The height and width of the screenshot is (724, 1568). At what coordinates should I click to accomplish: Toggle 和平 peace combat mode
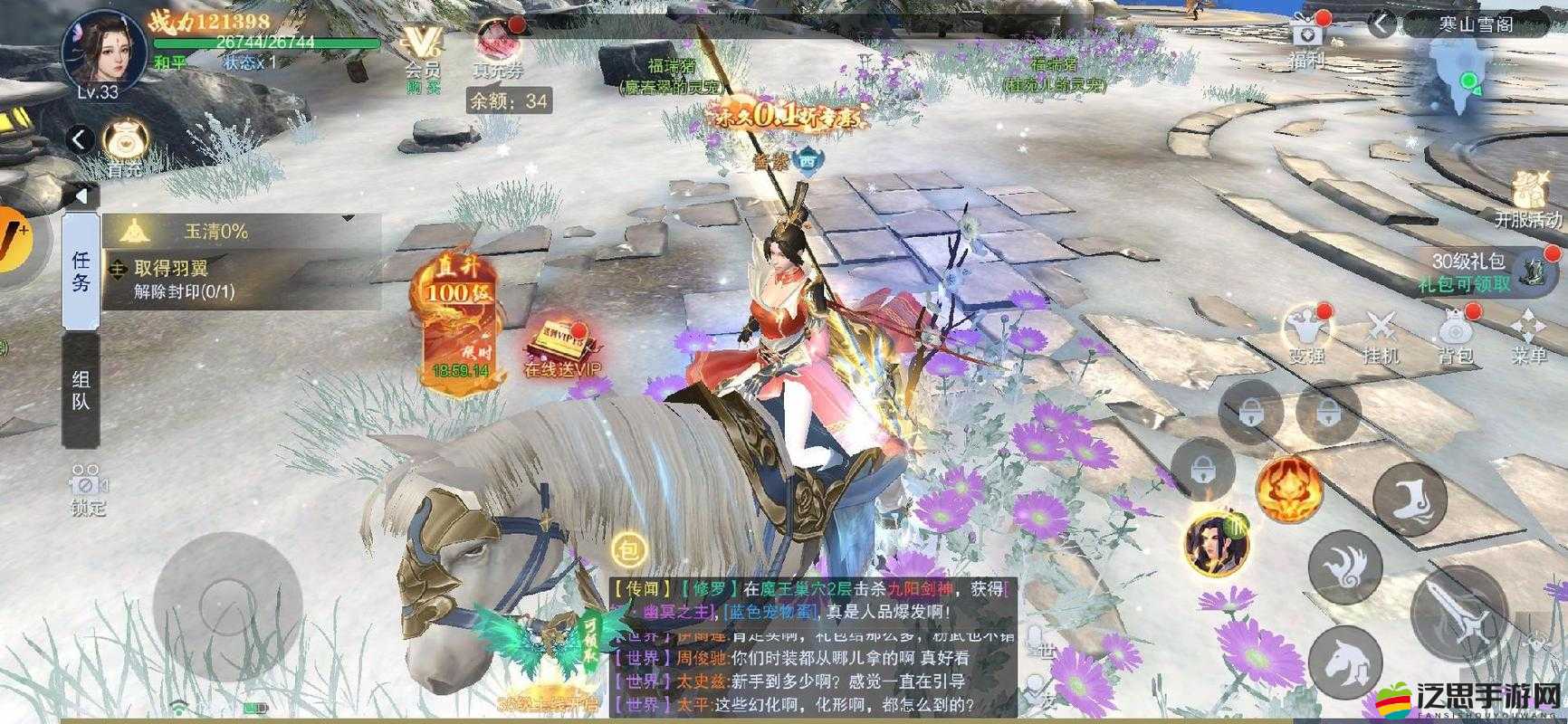tap(167, 59)
